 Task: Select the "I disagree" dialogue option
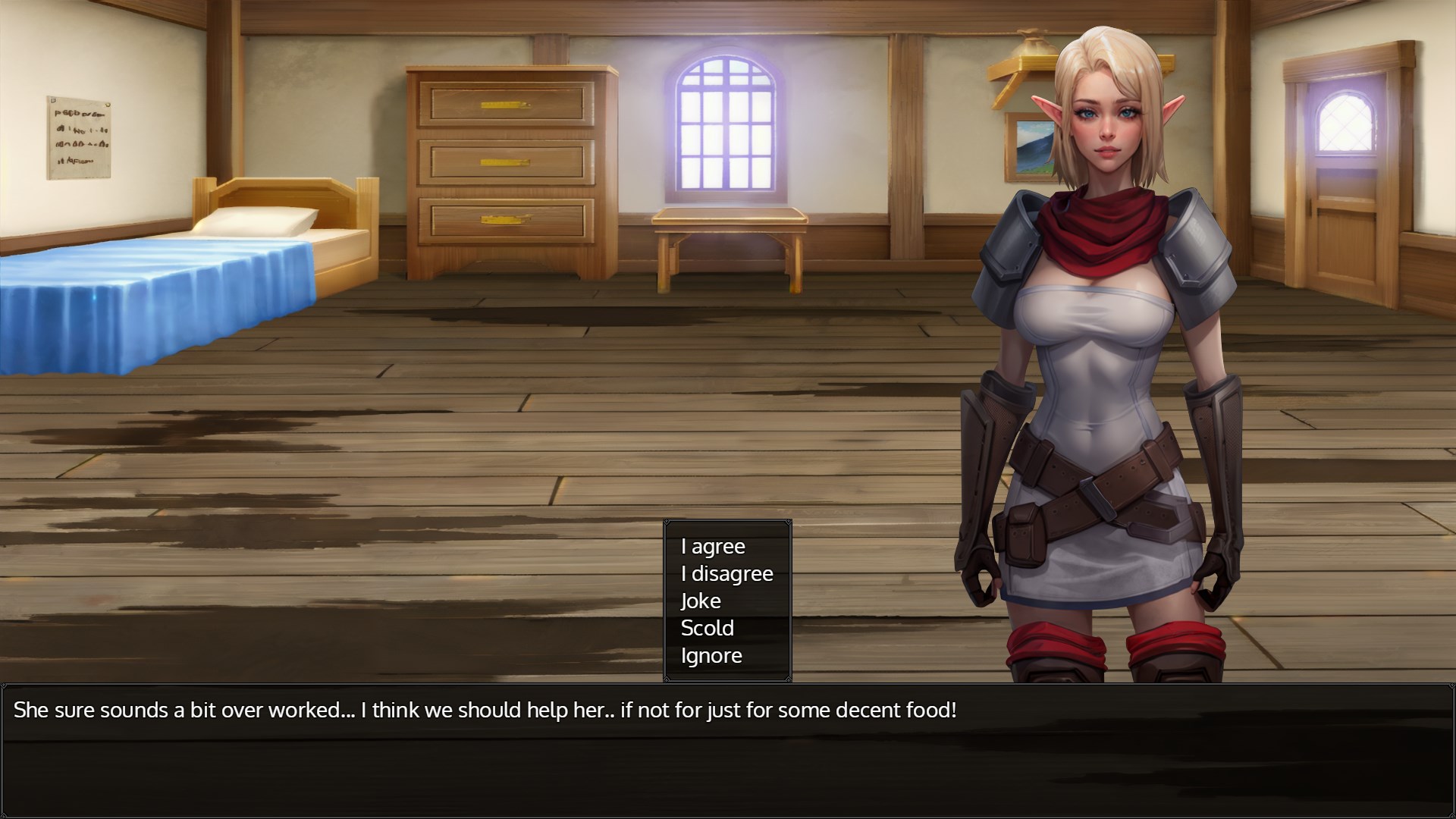tap(726, 574)
